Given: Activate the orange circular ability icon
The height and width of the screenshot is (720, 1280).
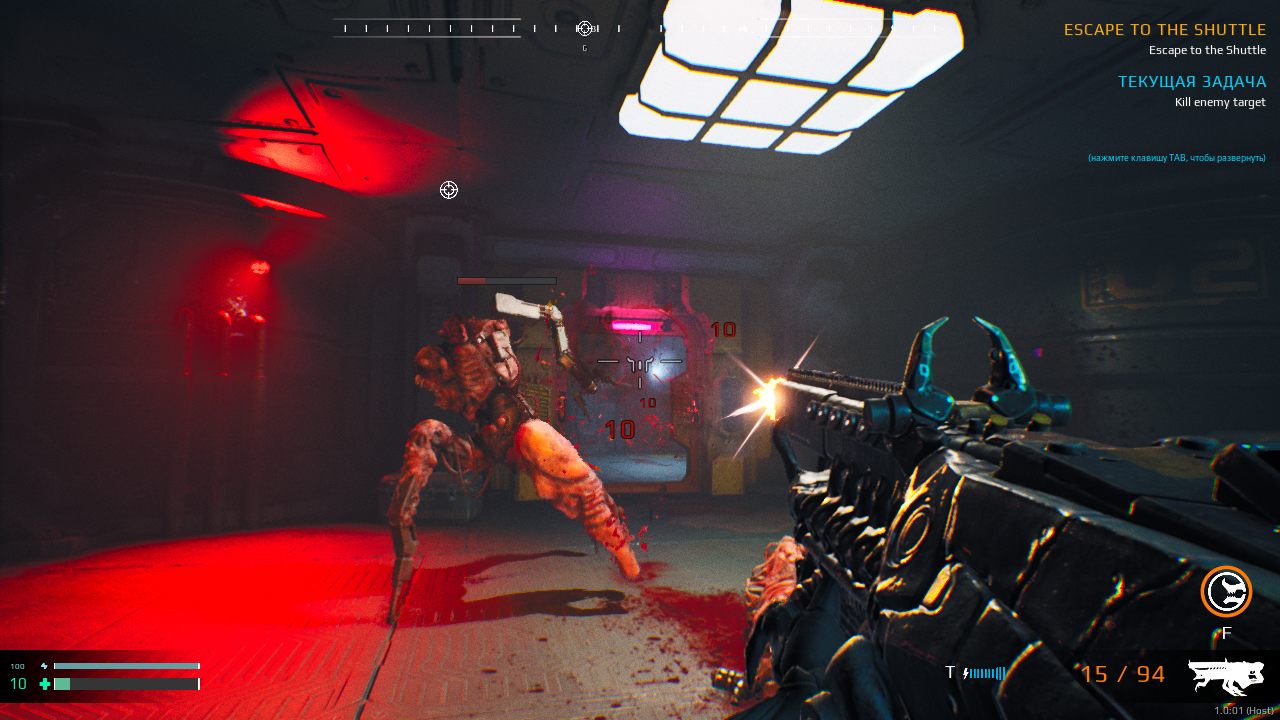Looking at the screenshot, I should (1226, 591).
